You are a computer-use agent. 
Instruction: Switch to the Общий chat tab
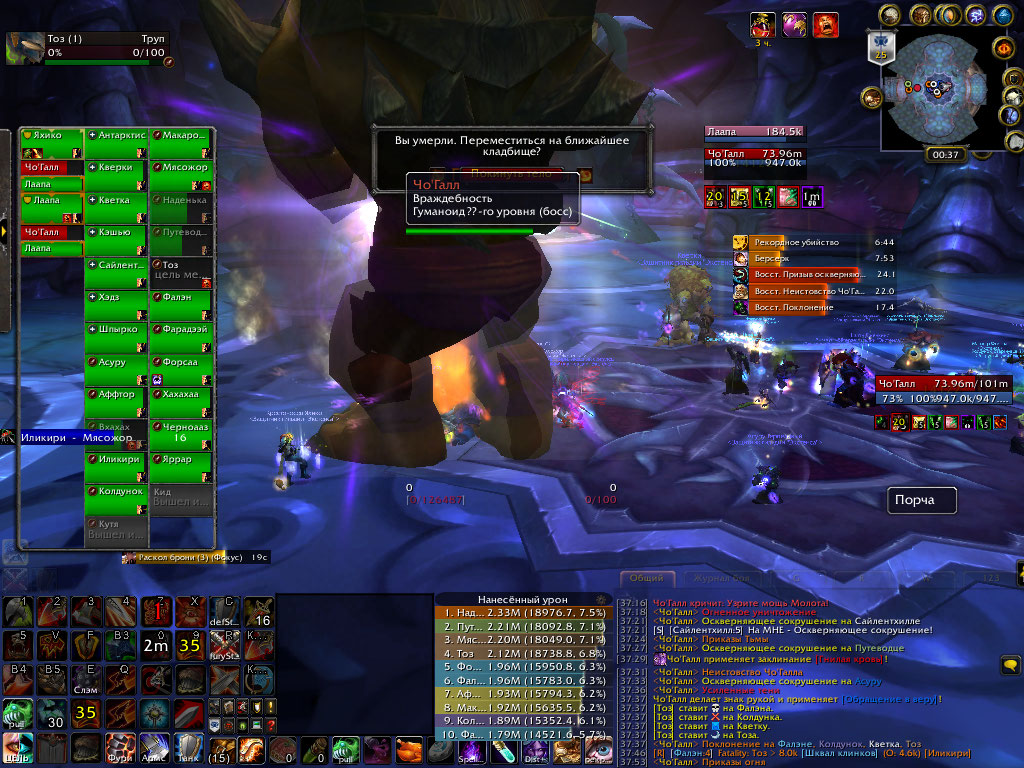point(646,578)
